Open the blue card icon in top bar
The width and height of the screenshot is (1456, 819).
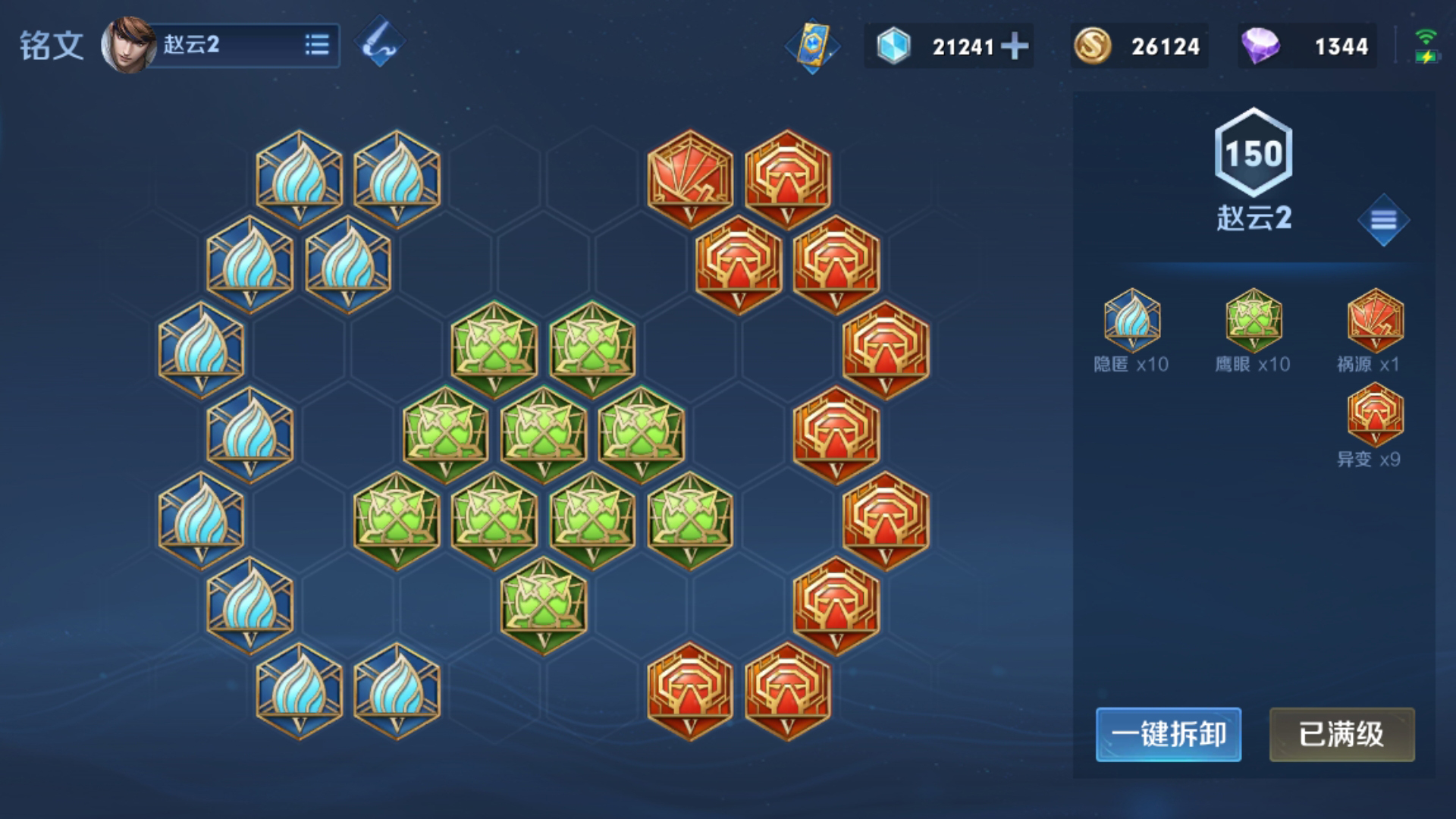click(x=812, y=45)
